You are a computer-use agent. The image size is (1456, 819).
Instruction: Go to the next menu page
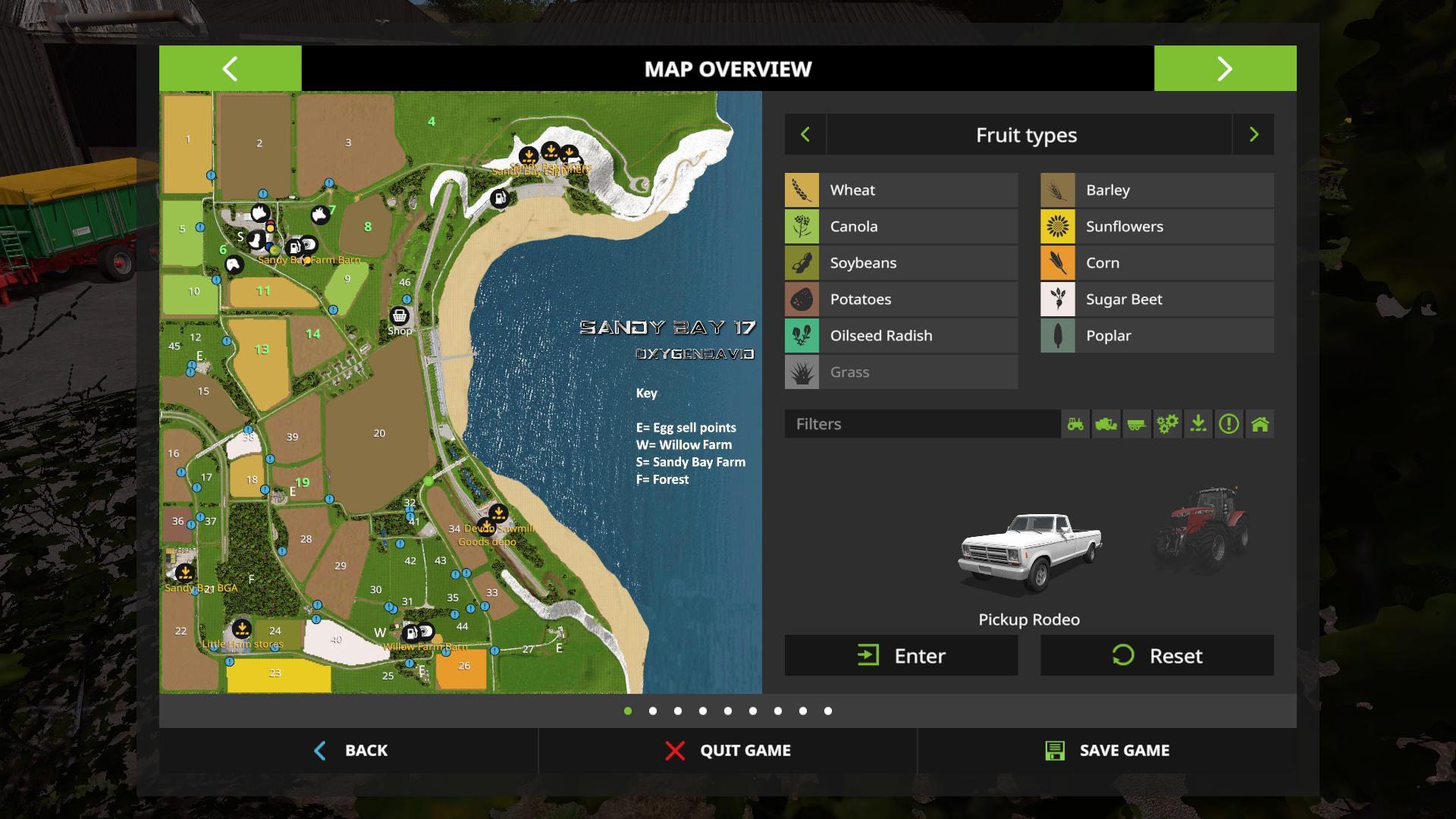coord(1225,68)
